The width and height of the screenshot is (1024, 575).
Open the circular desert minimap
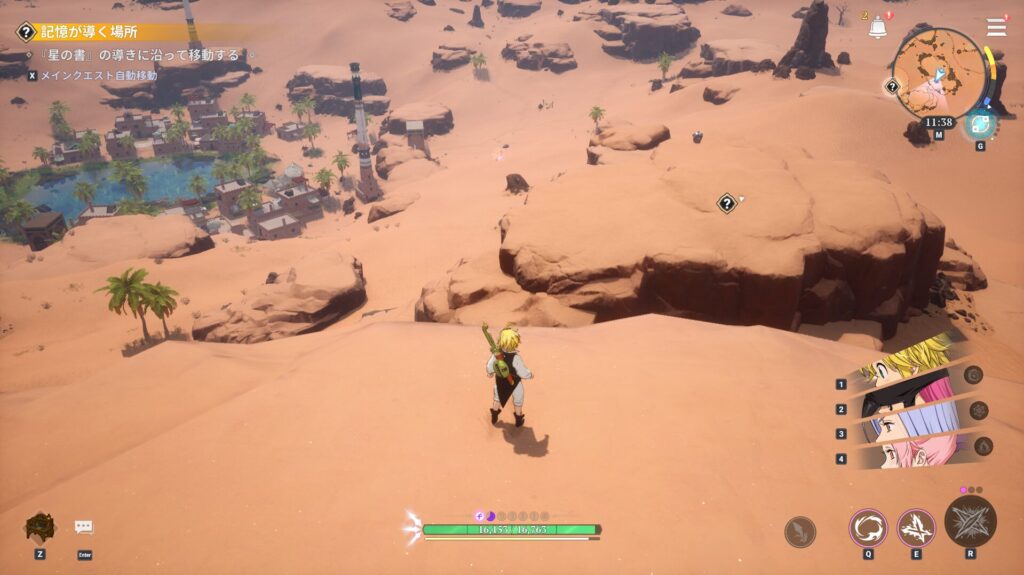click(940, 72)
